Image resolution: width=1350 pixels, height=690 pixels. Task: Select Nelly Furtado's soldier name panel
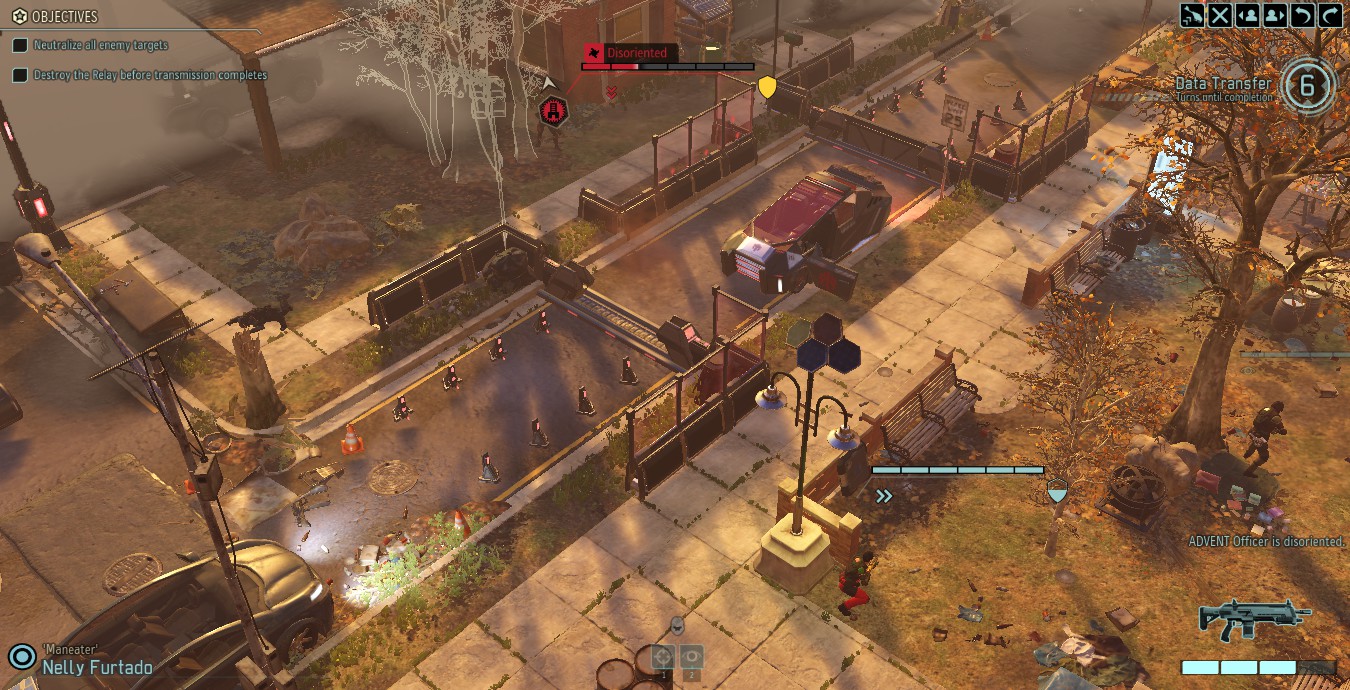pos(97,667)
